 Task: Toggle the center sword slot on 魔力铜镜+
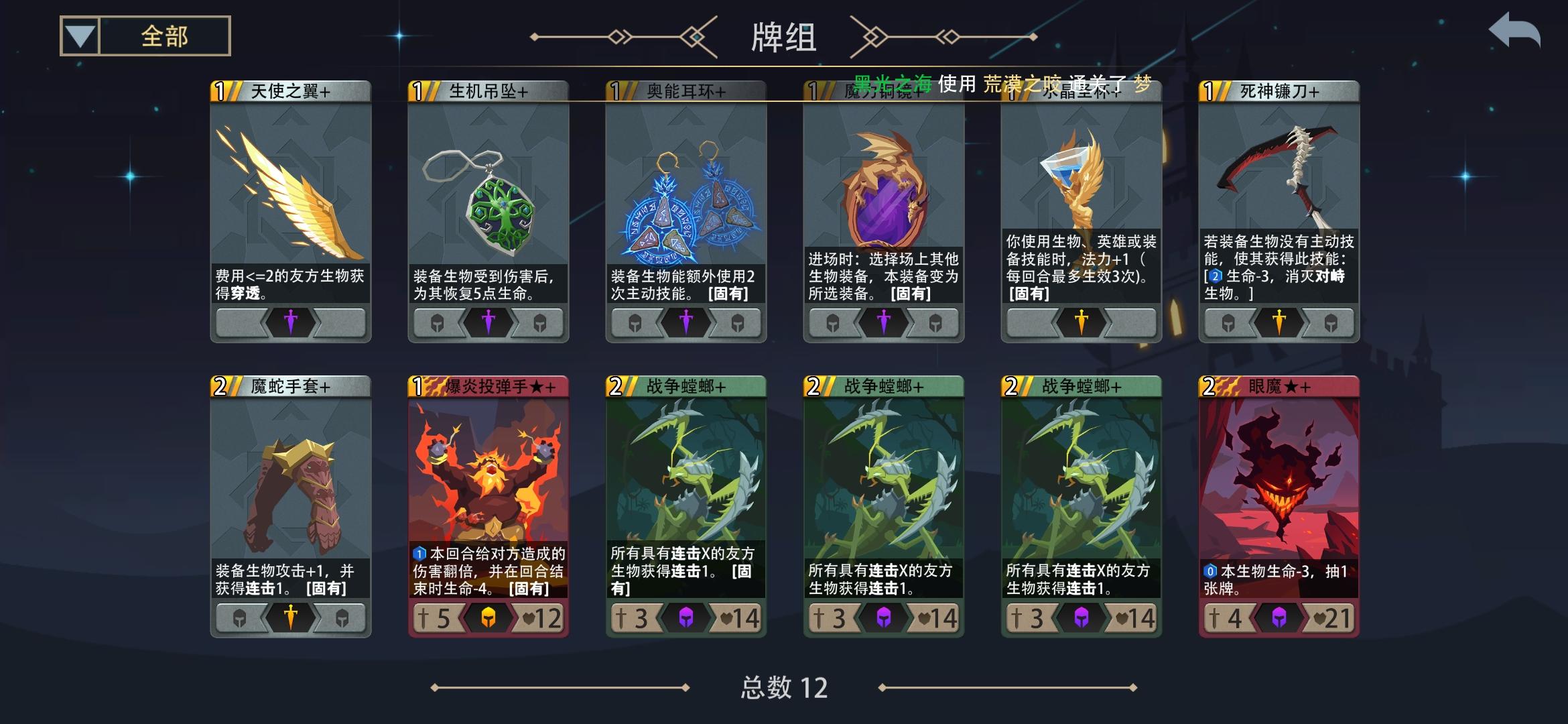(883, 322)
